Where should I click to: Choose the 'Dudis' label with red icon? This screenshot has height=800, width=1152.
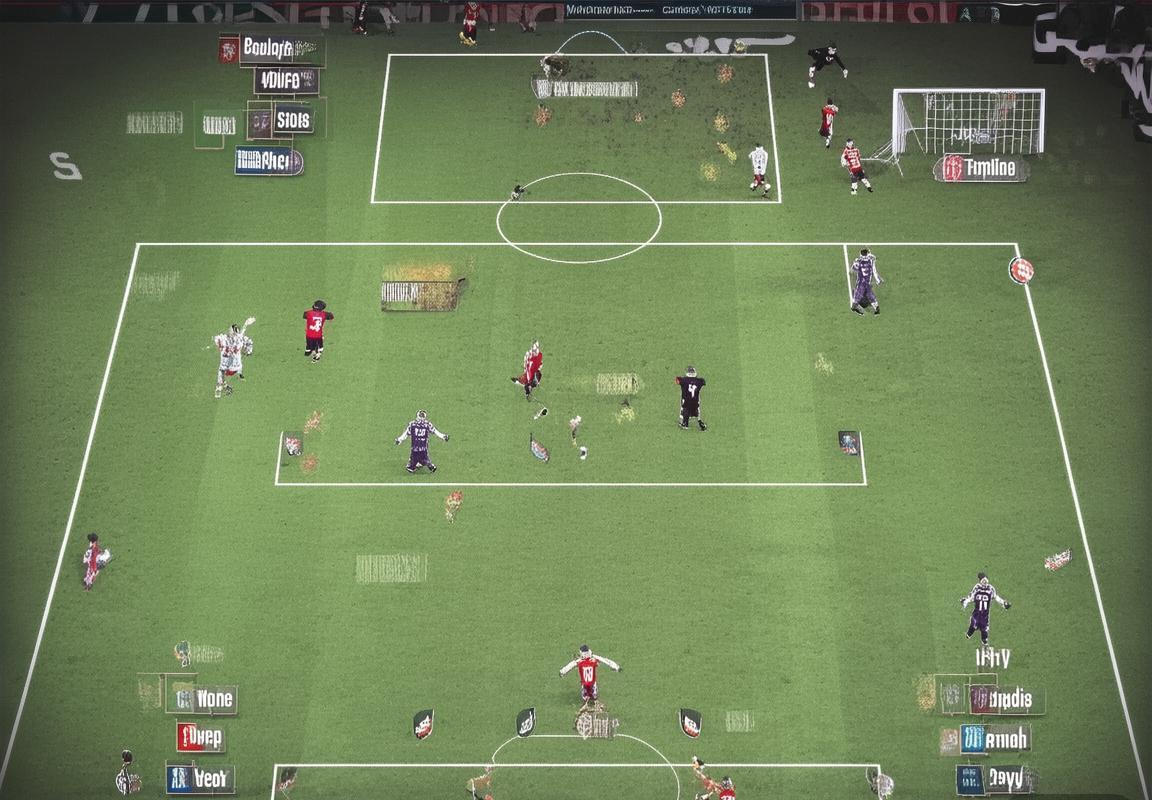pyautogui.click(x=1006, y=699)
